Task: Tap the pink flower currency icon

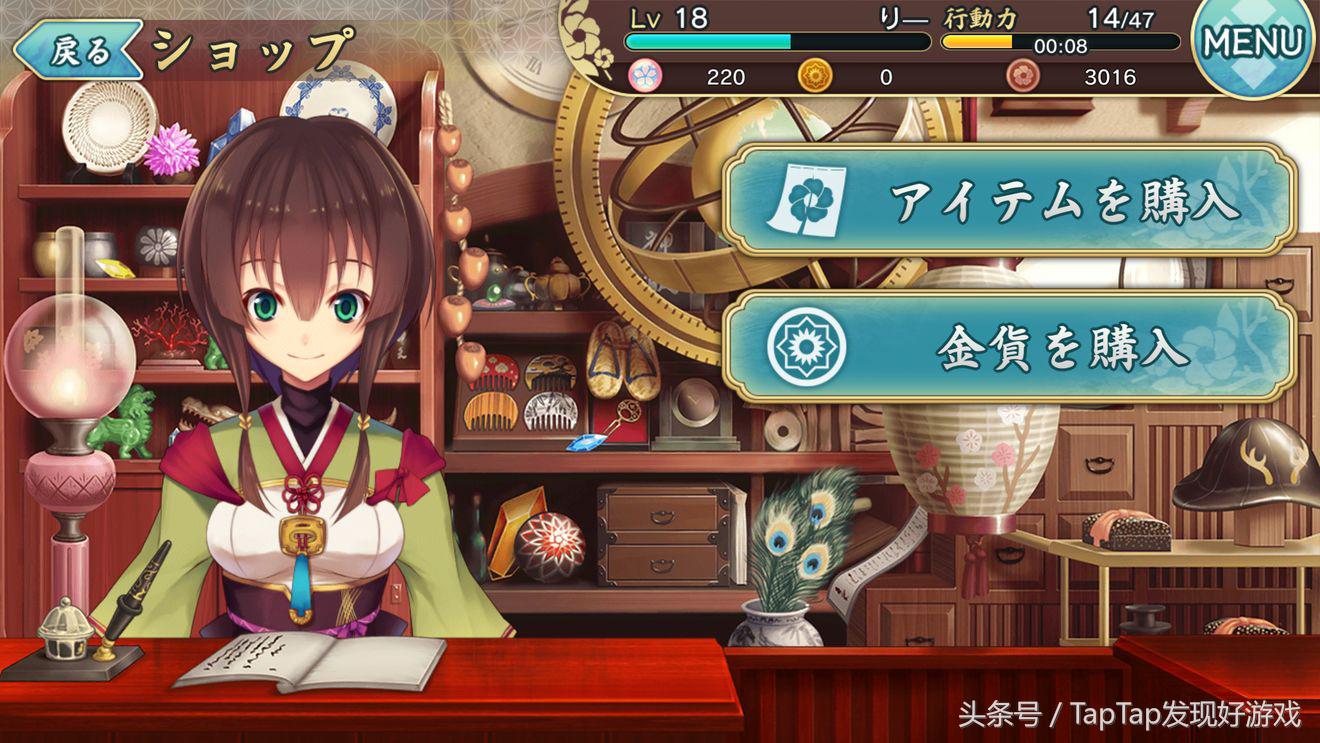Action: [643, 76]
